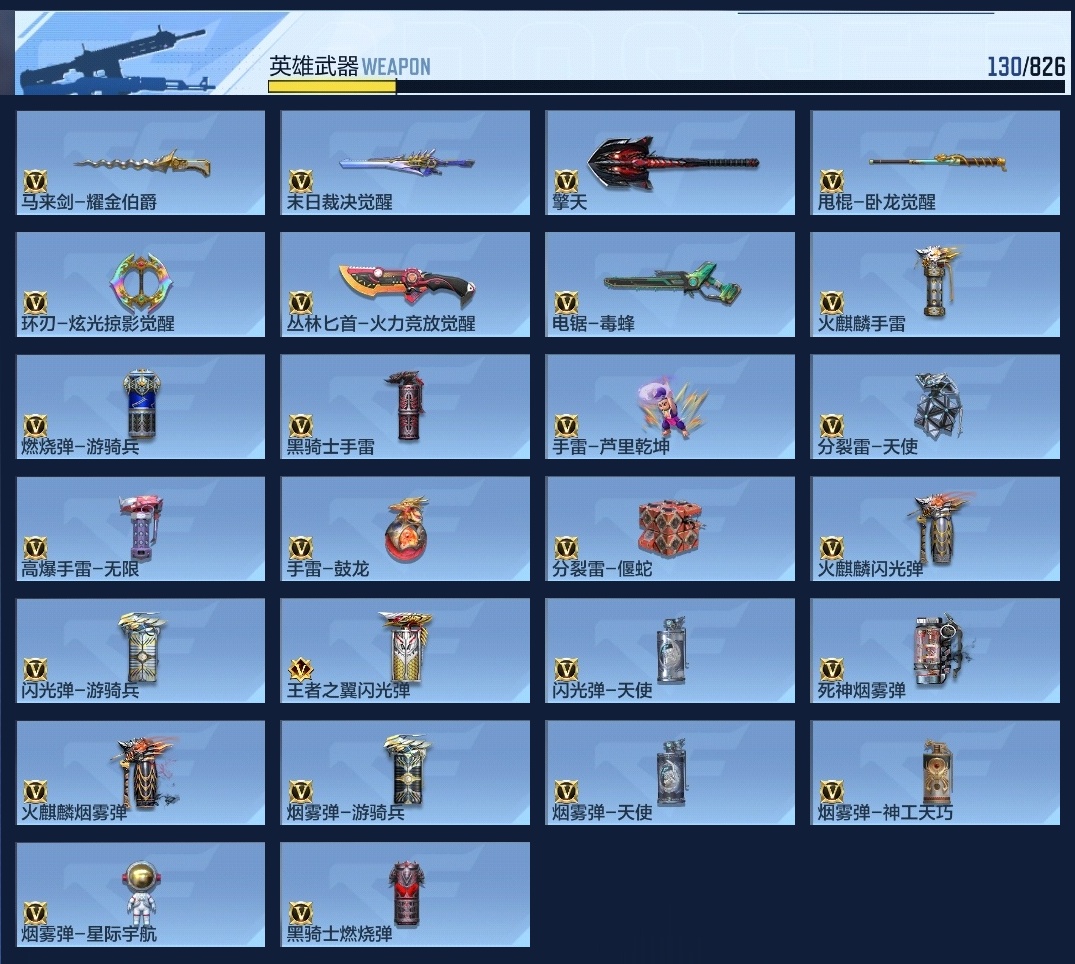Image resolution: width=1075 pixels, height=964 pixels.
Task: Select the 烟雾弹-神工天巧 smoke grenade card
Action: point(935,772)
